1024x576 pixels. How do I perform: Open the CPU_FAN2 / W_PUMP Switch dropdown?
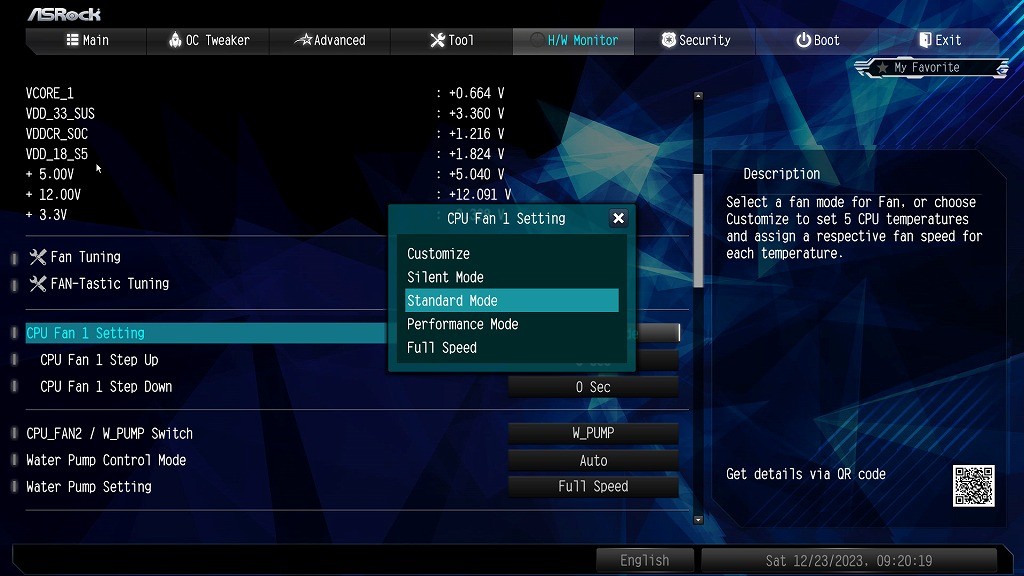[593, 433]
